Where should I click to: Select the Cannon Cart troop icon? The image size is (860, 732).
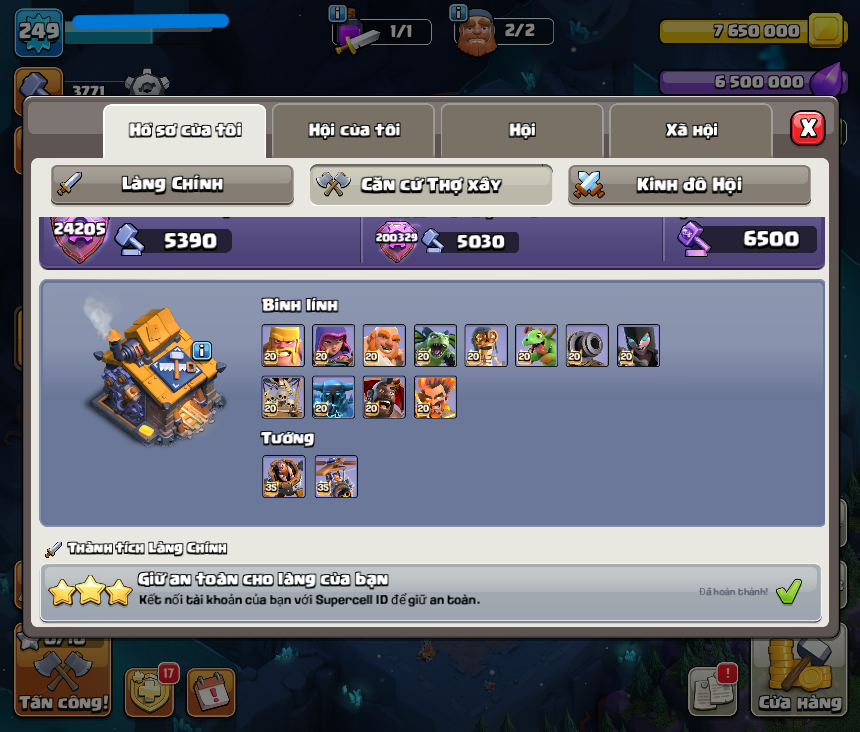click(x=587, y=346)
